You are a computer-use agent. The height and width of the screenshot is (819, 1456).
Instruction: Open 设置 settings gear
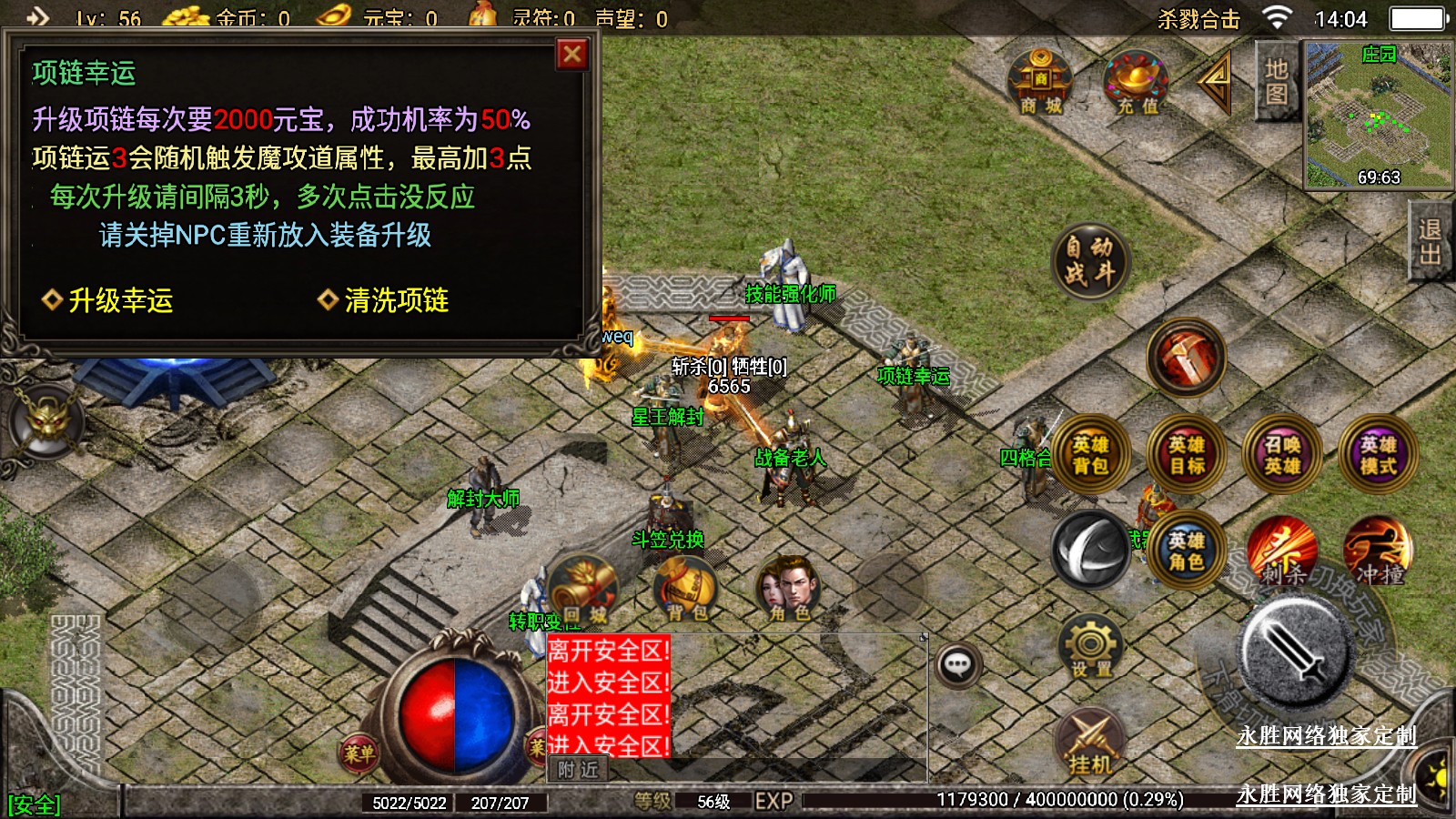(1090, 648)
